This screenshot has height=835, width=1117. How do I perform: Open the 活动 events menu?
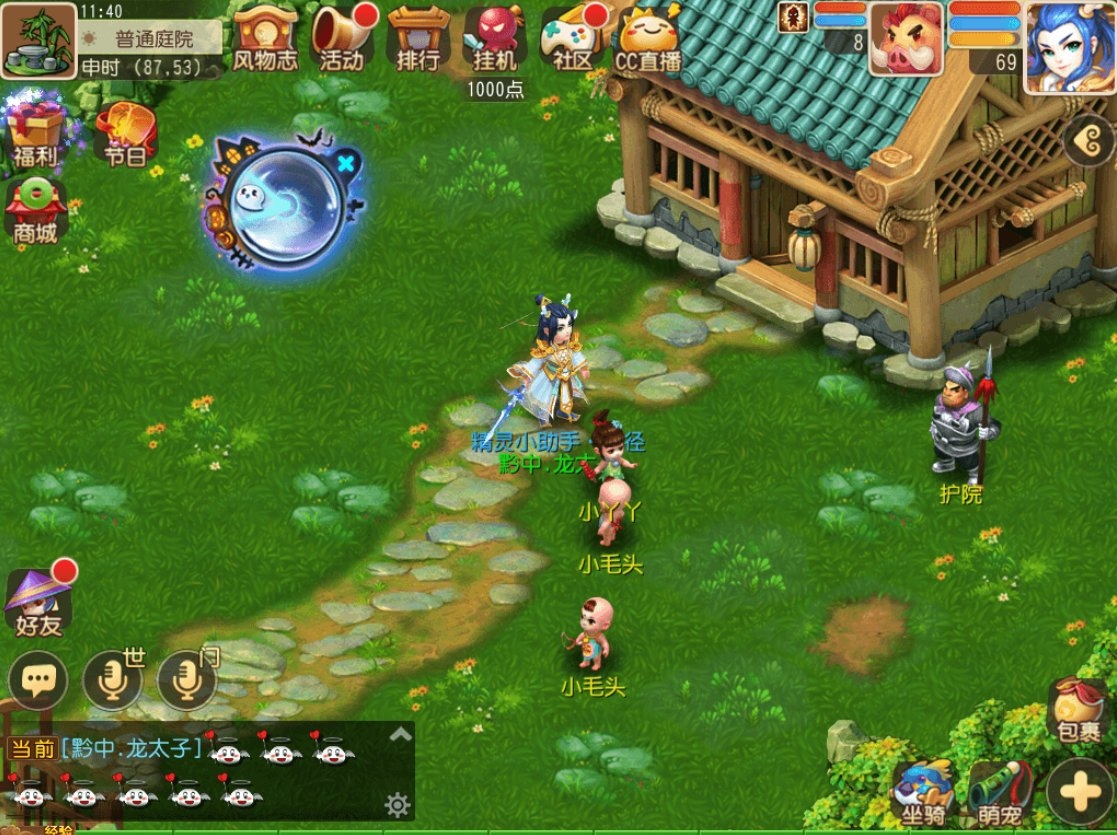pyautogui.click(x=342, y=38)
